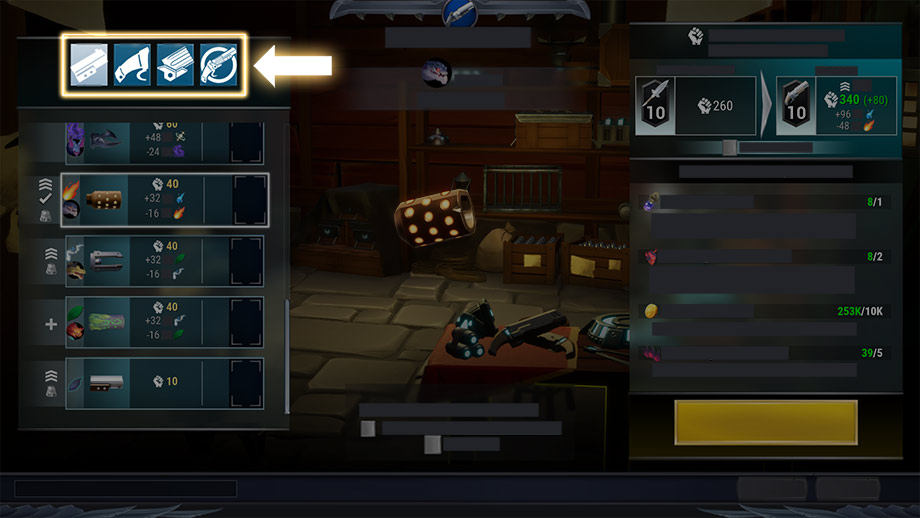The height and width of the screenshot is (518, 920).
Task: Pick the grey metal receiver mod row
Action: pyautogui.click(x=165, y=261)
